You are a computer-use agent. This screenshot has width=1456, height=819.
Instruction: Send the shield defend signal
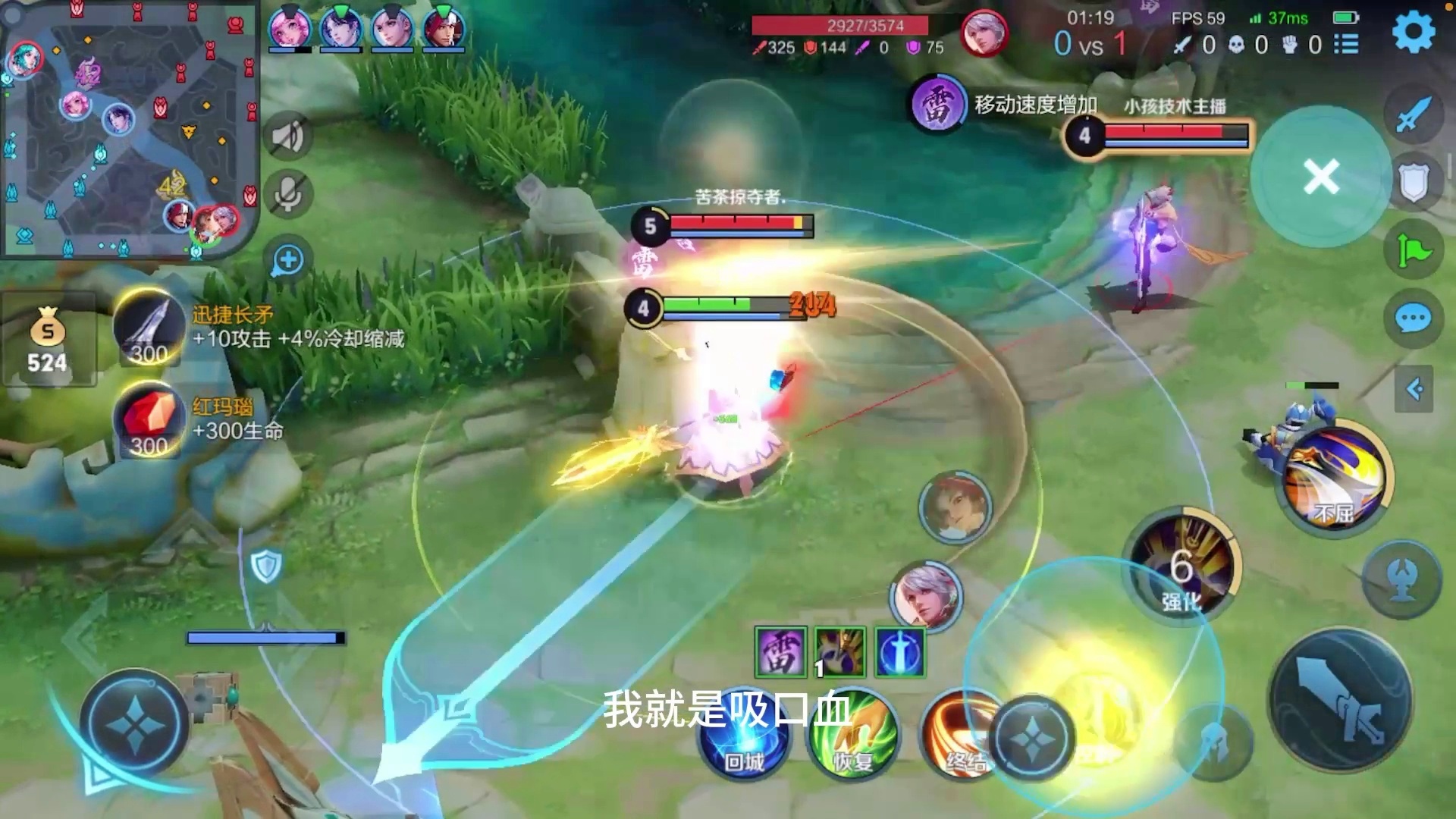click(x=1413, y=183)
